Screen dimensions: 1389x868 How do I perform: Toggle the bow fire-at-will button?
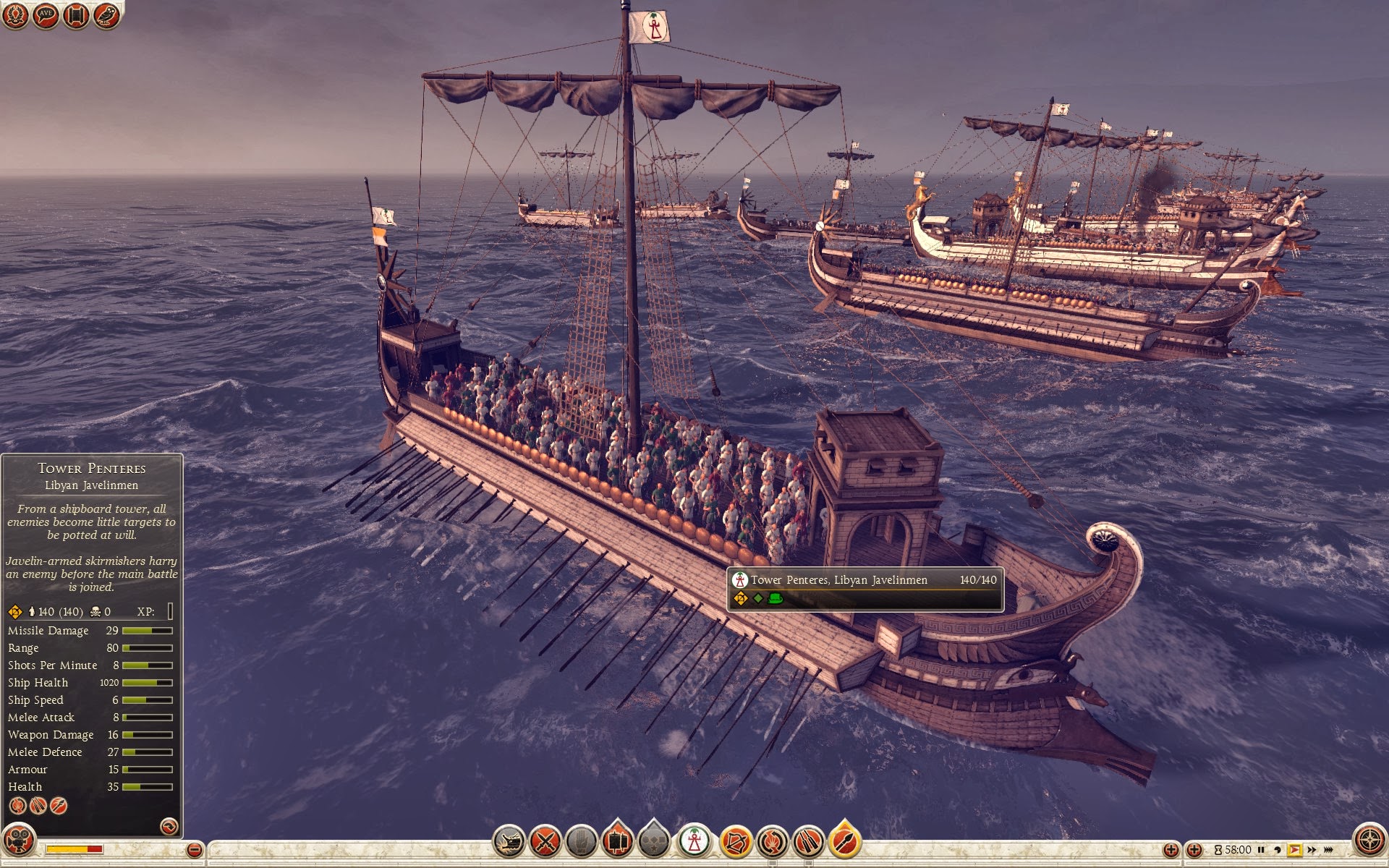coord(736,841)
